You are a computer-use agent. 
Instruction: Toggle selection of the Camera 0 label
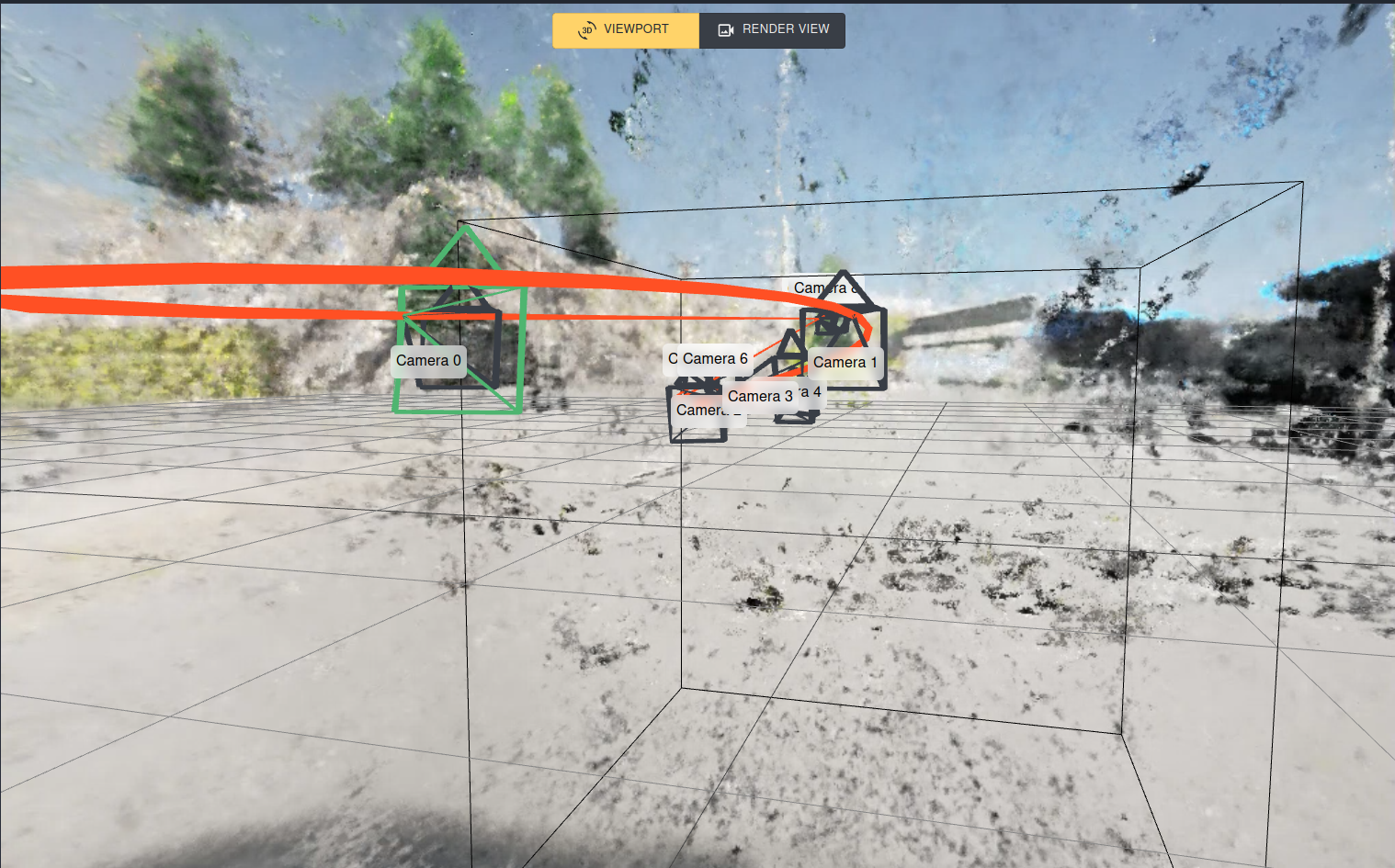[x=428, y=361]
